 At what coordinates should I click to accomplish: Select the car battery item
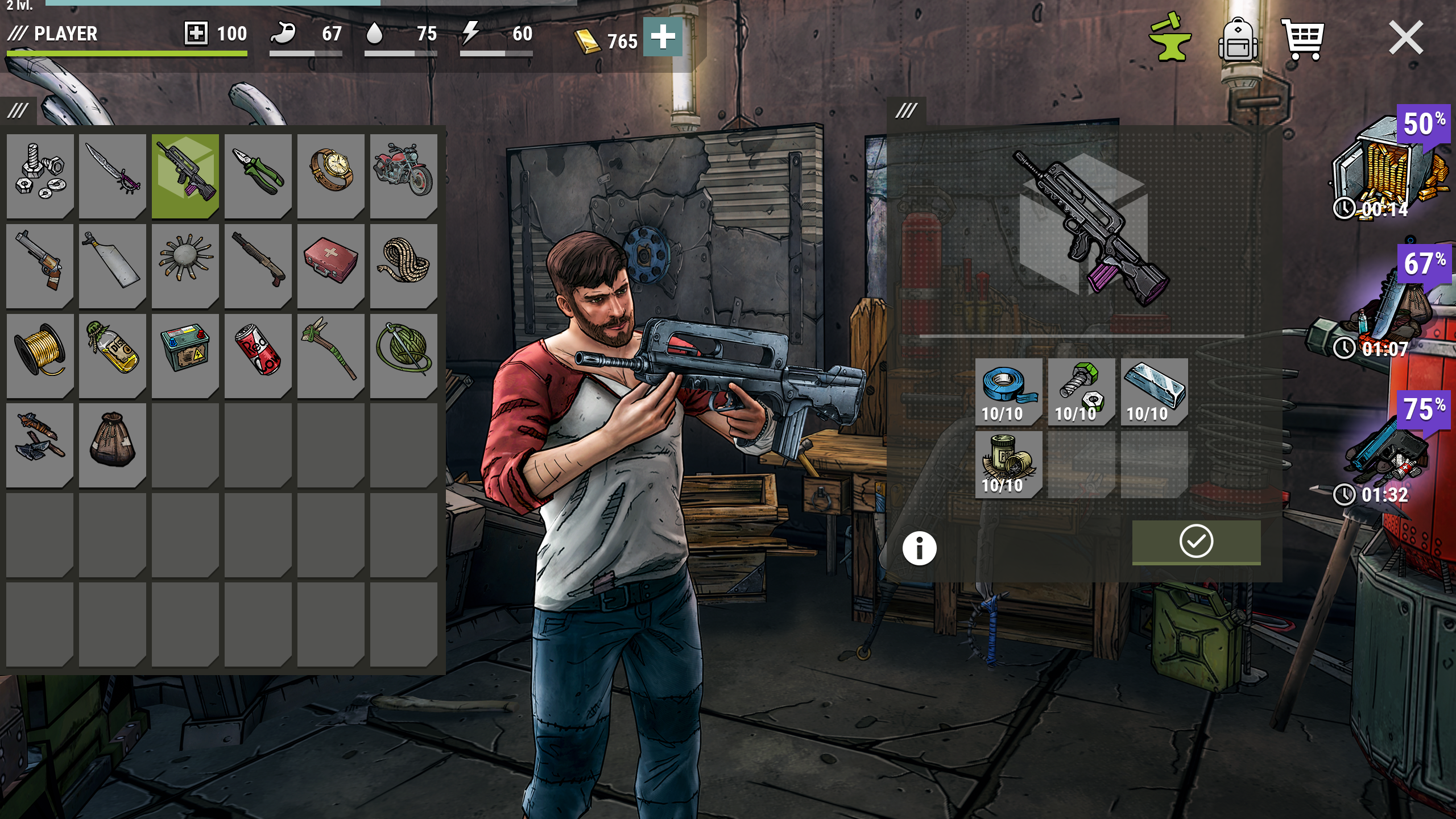point(185,354)
